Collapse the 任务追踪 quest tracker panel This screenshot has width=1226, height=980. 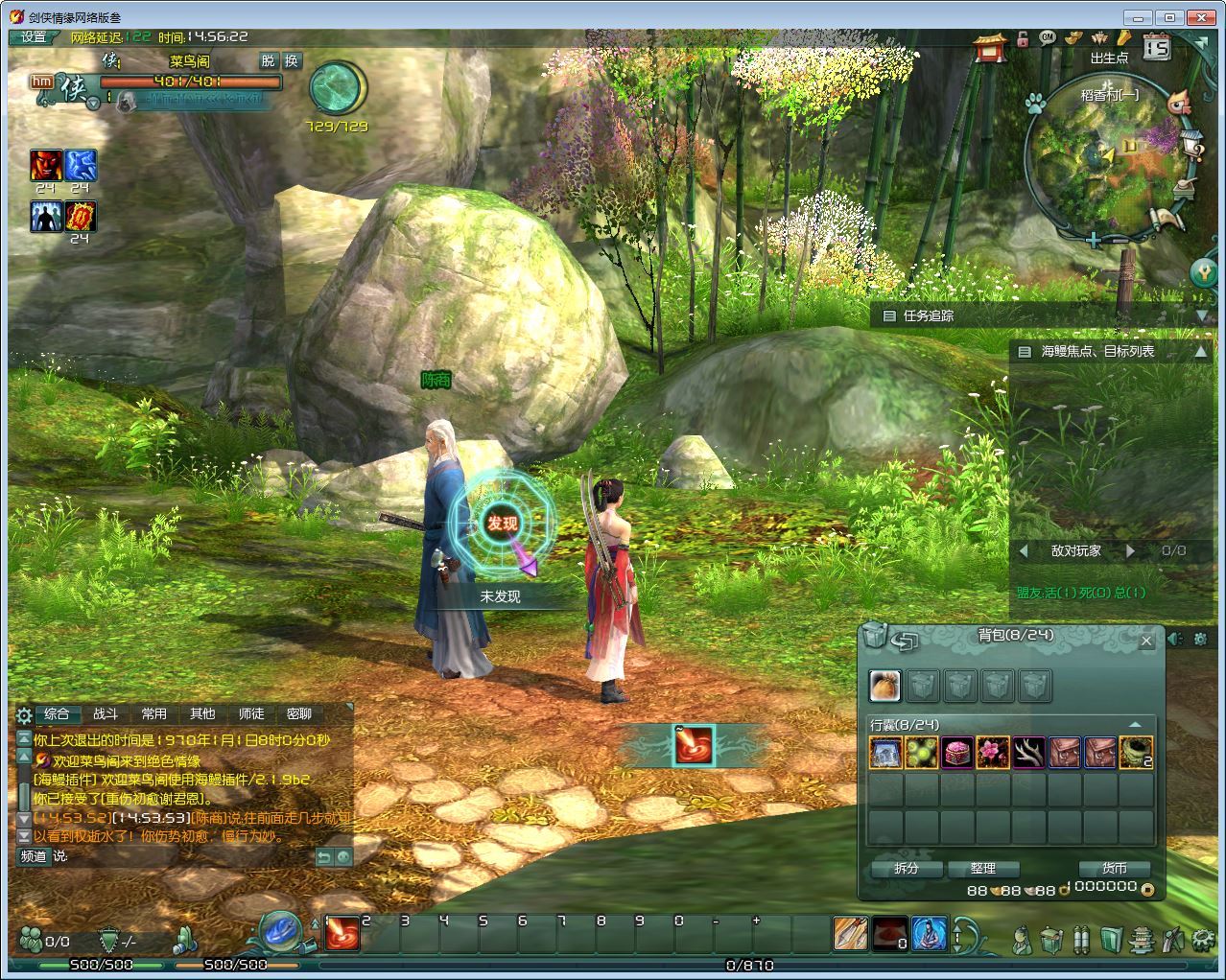pyautogui.click(x=1202, y=315)
